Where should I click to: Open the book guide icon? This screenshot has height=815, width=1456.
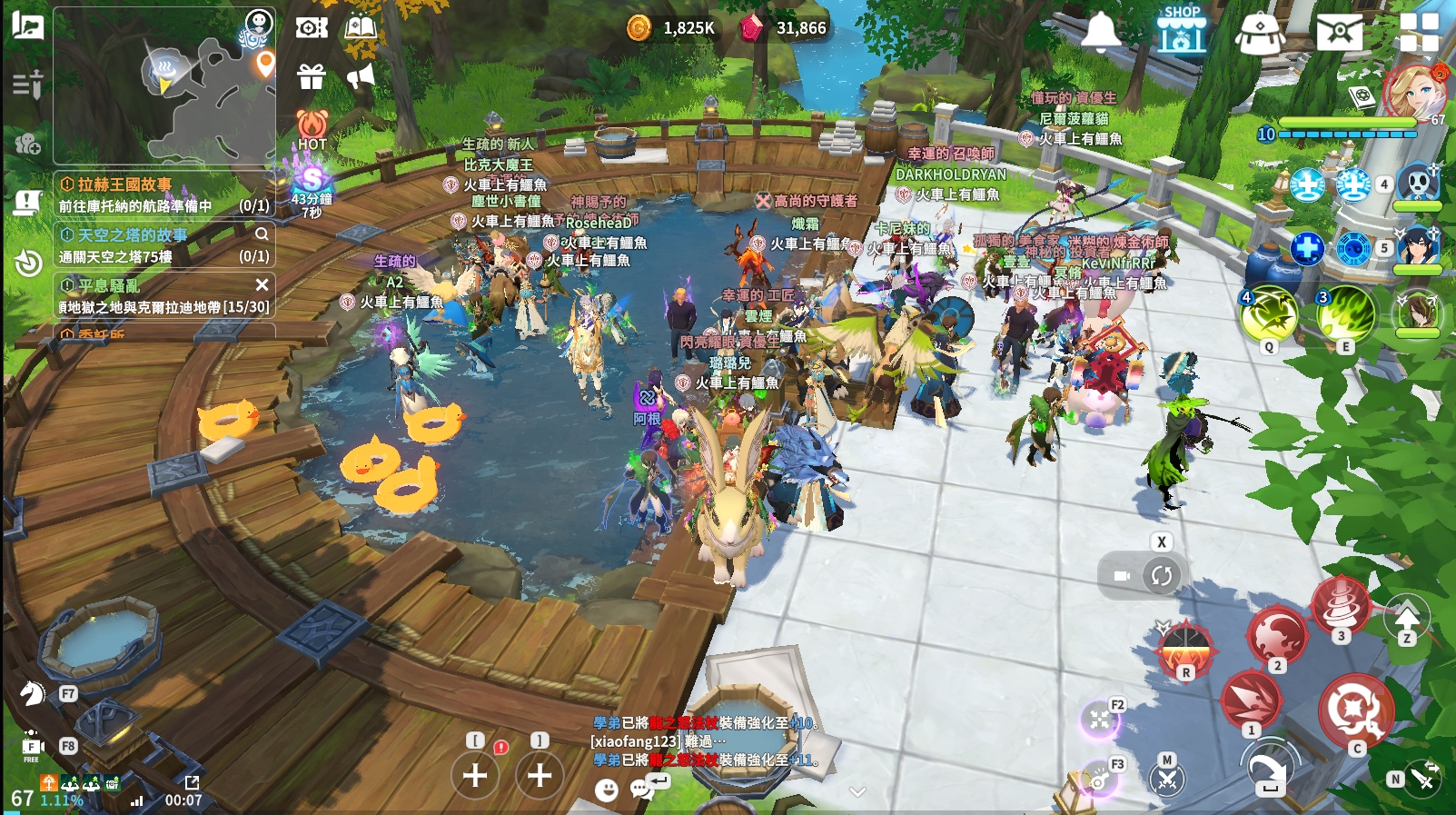361,27
